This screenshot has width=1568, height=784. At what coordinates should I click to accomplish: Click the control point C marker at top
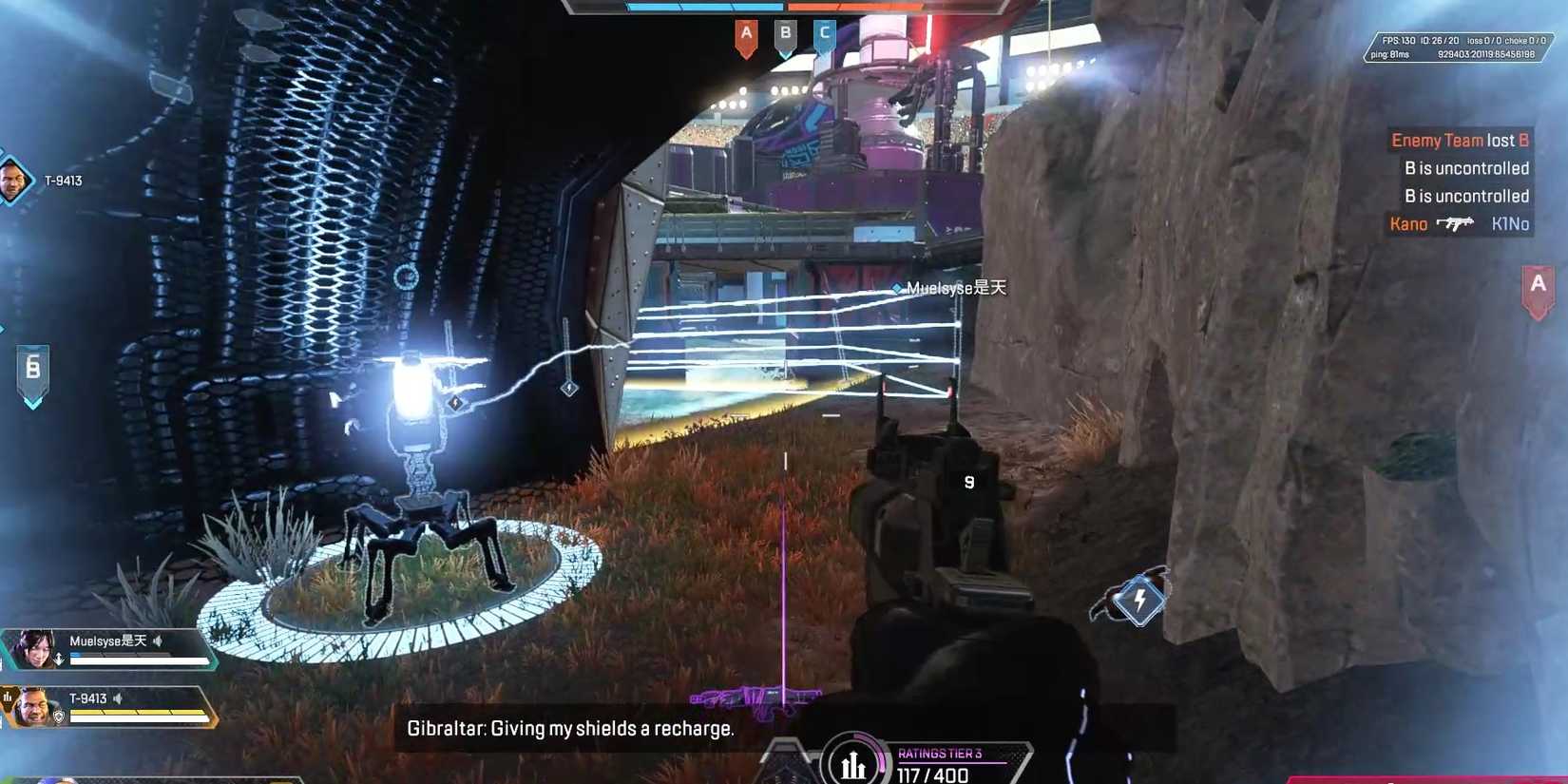click(x=826, y=34)
